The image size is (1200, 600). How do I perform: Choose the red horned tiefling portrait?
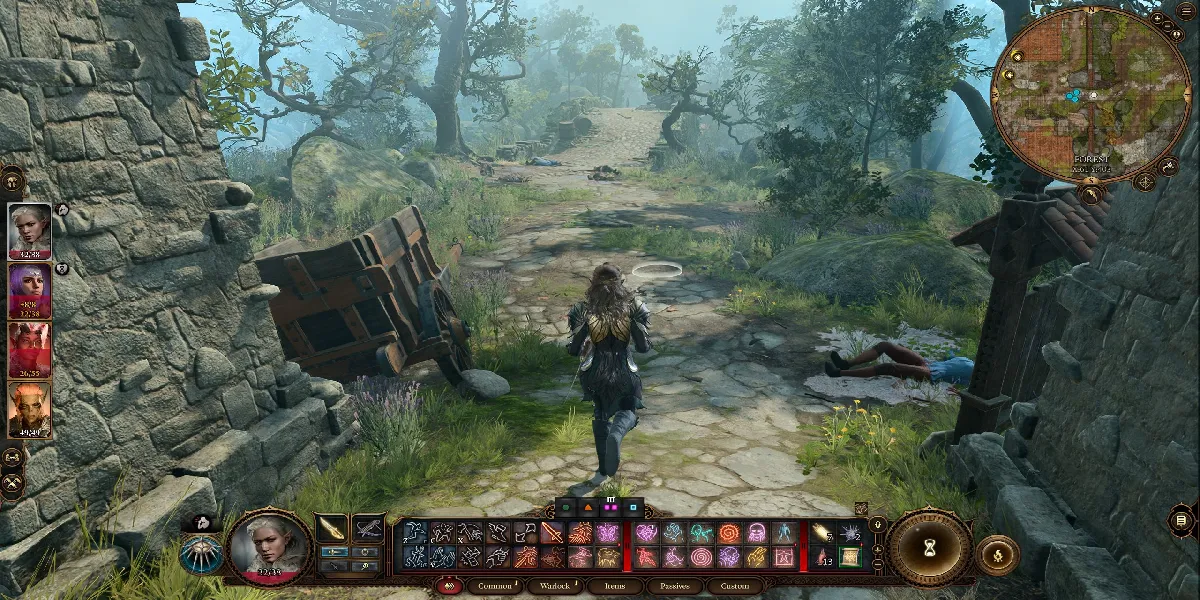point(30,350)
